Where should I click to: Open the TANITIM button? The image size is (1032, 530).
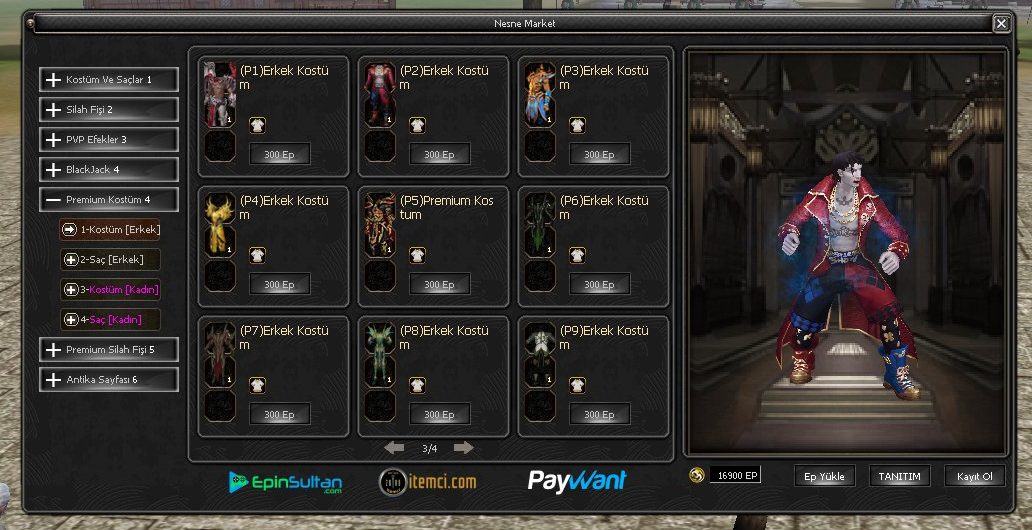tap(900, 477)
